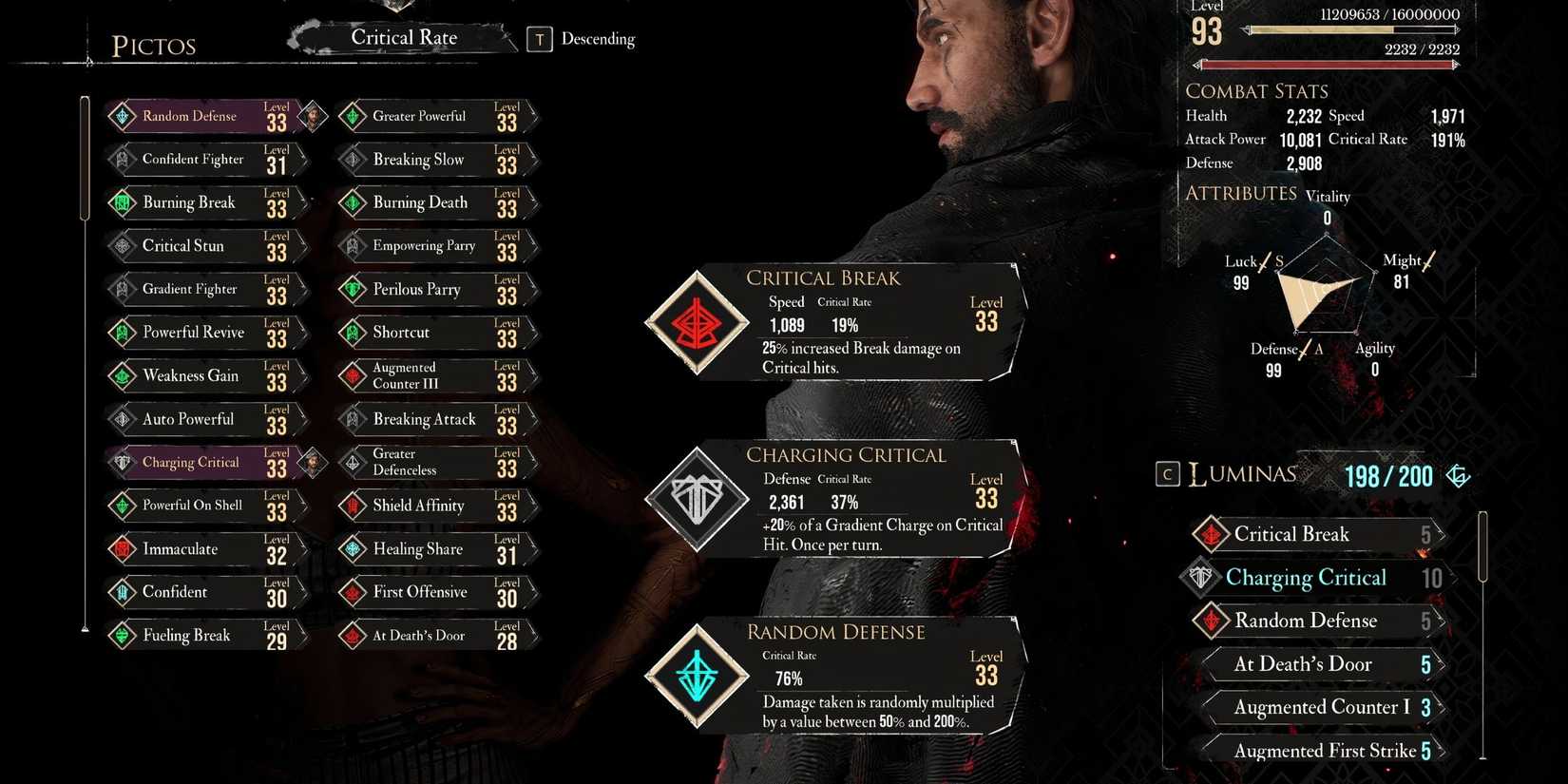Click the Luminas icon beside the 198/200 counter
1568x784 pixels.
1459,475
